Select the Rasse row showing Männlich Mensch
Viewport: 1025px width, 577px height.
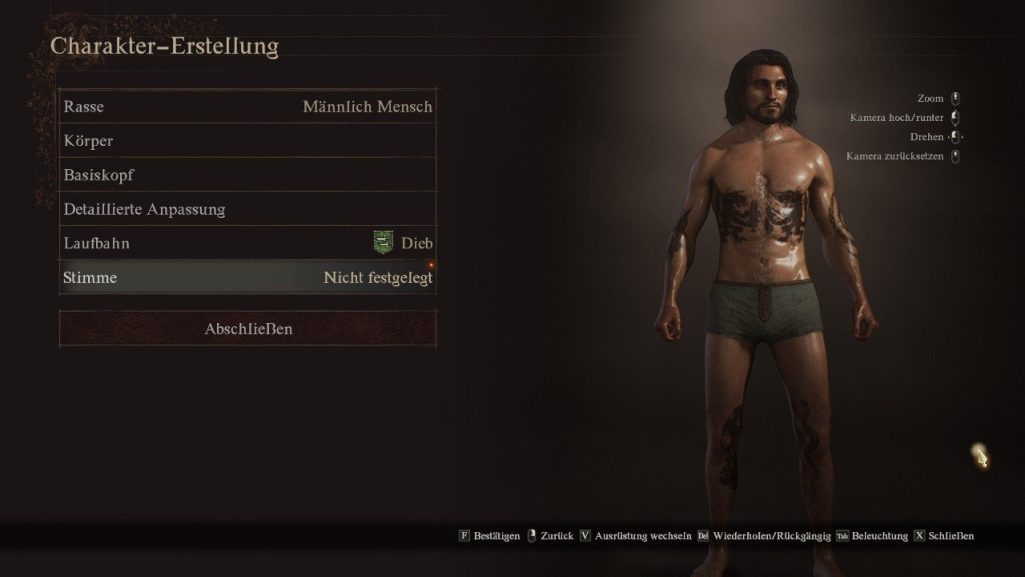pyautogui.click(x=247, y=107)
